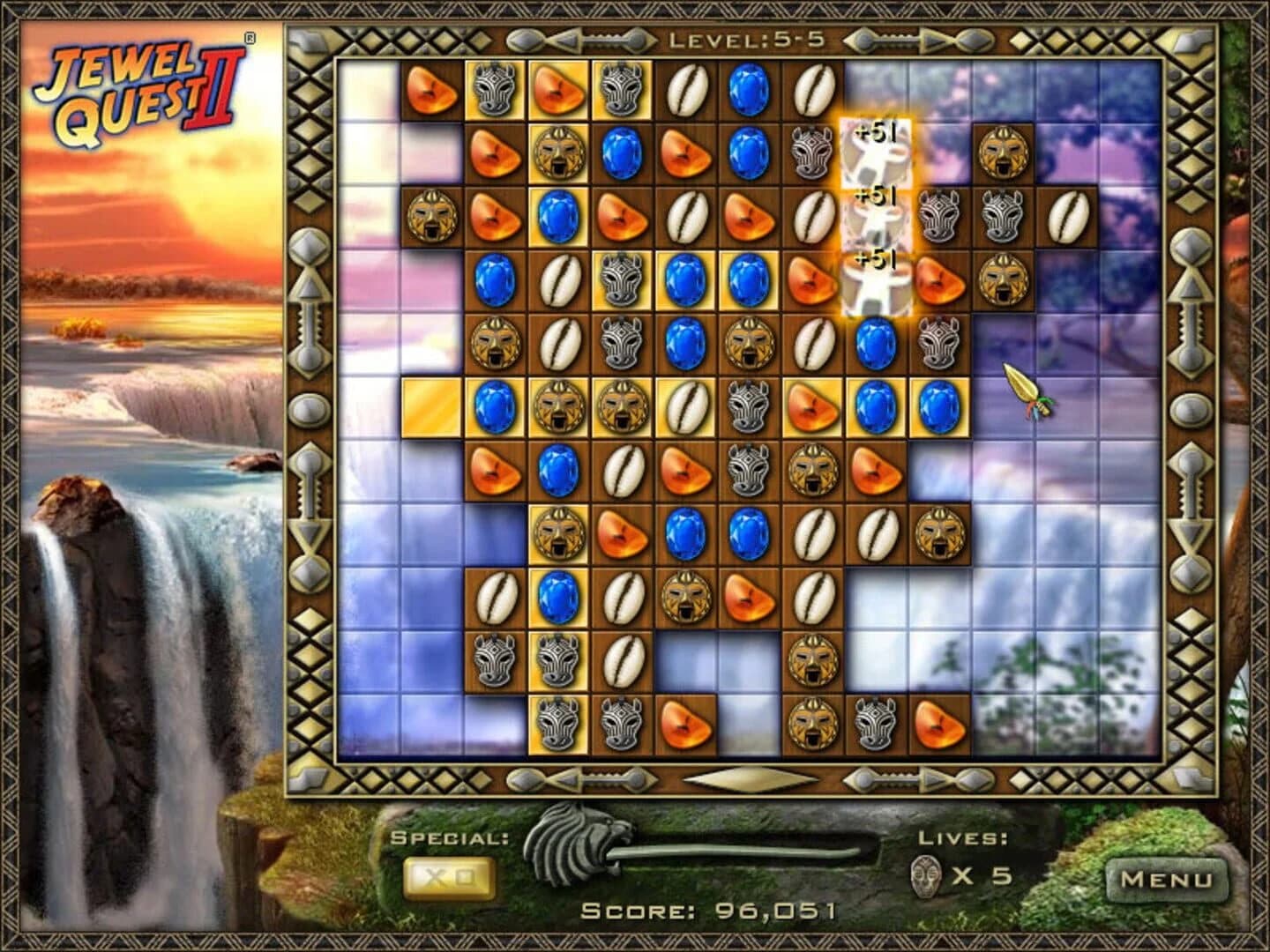1270x952 pixels.
Task: Click an orange amber jewel tile
Action: [x=431, y=91]
